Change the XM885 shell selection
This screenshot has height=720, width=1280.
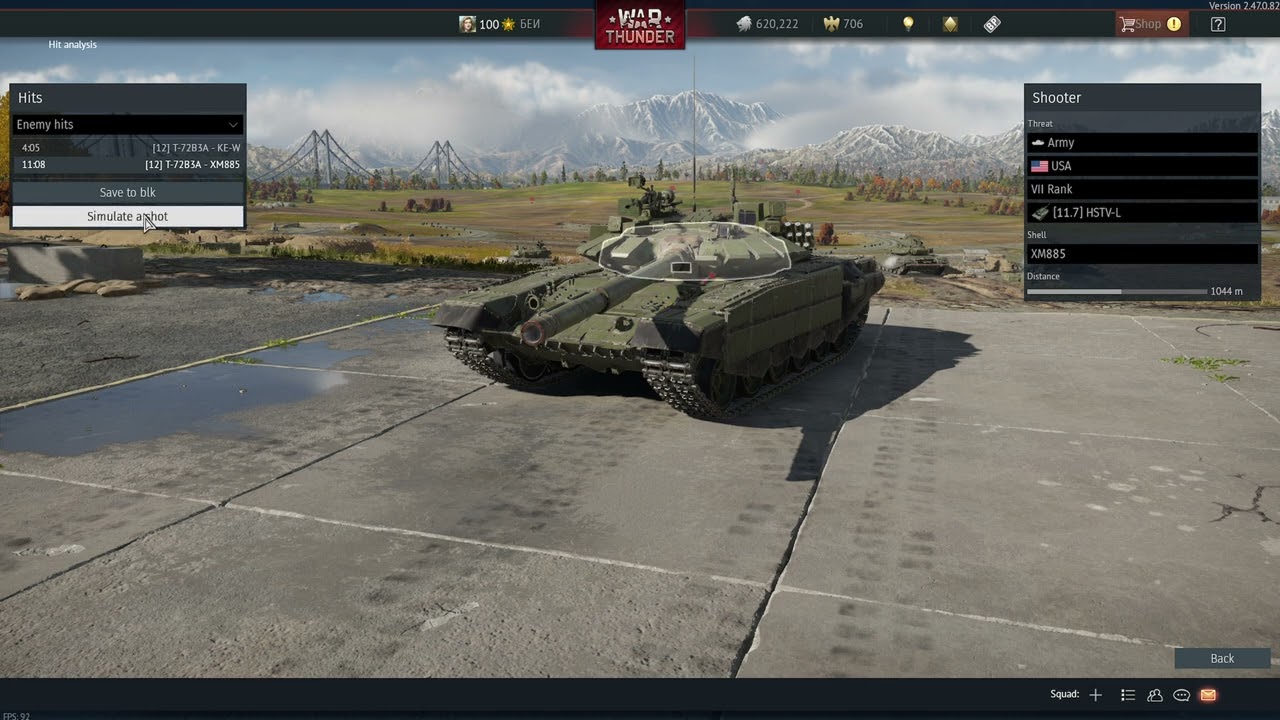[x=1142, y=254]
